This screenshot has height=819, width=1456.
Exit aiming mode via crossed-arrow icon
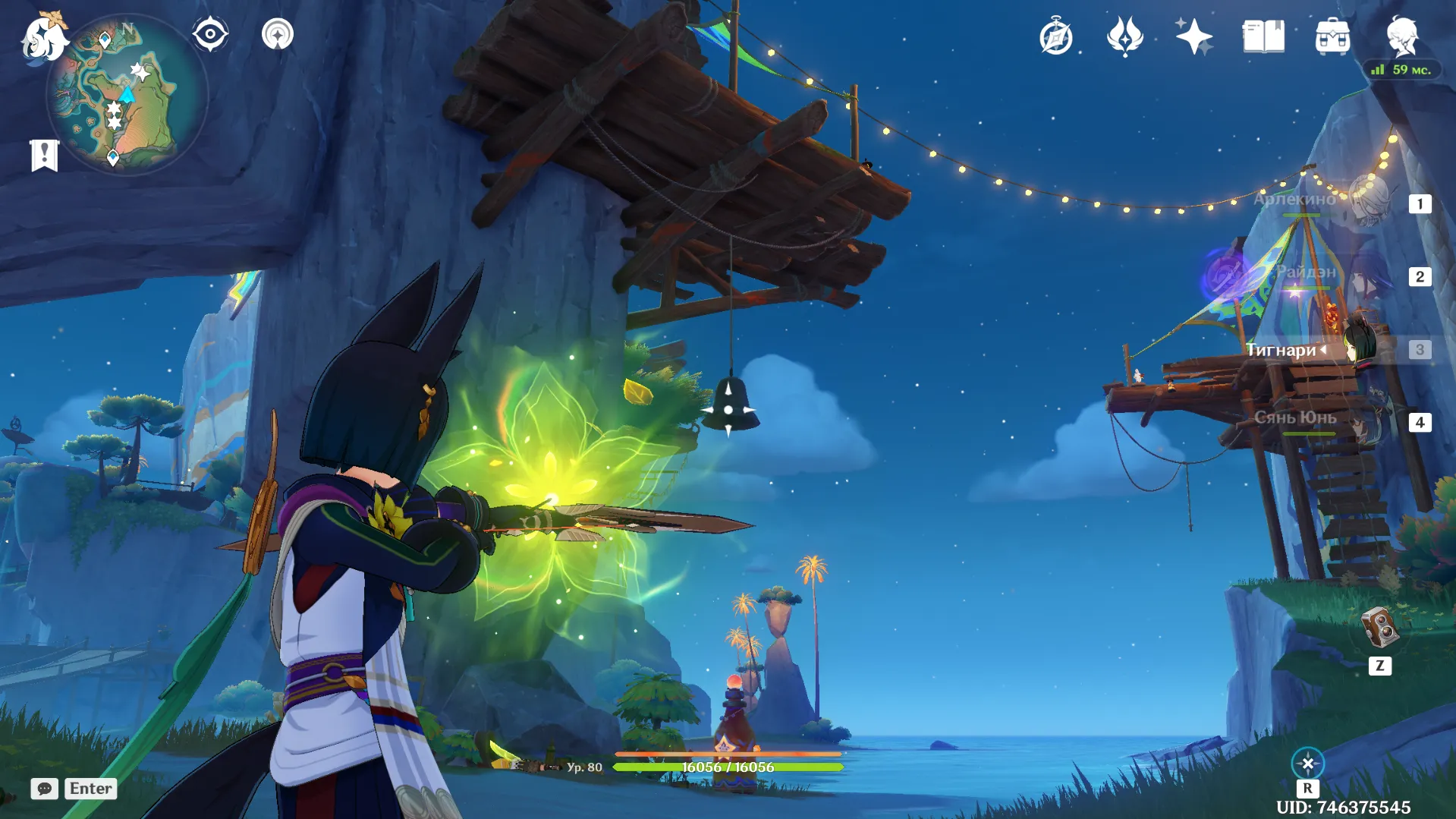[1307, 764]
